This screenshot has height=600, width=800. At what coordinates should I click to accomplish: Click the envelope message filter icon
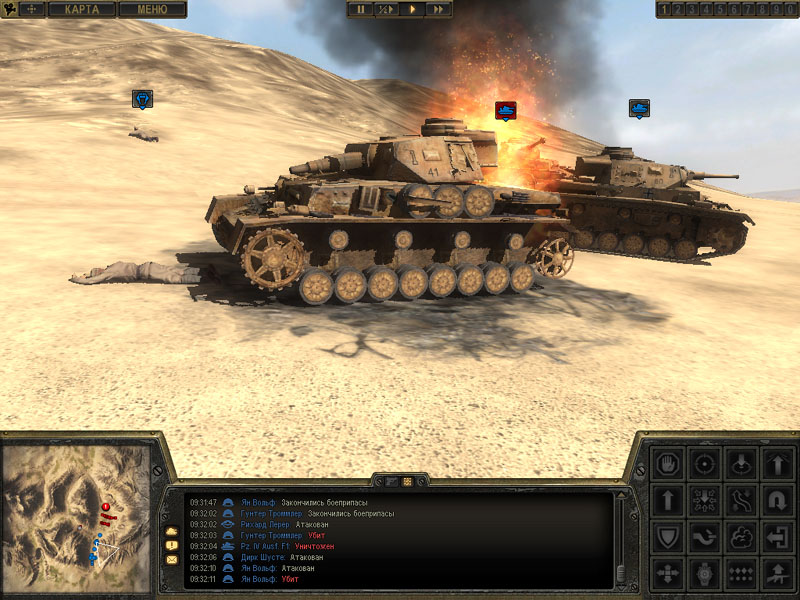[171, 559]
